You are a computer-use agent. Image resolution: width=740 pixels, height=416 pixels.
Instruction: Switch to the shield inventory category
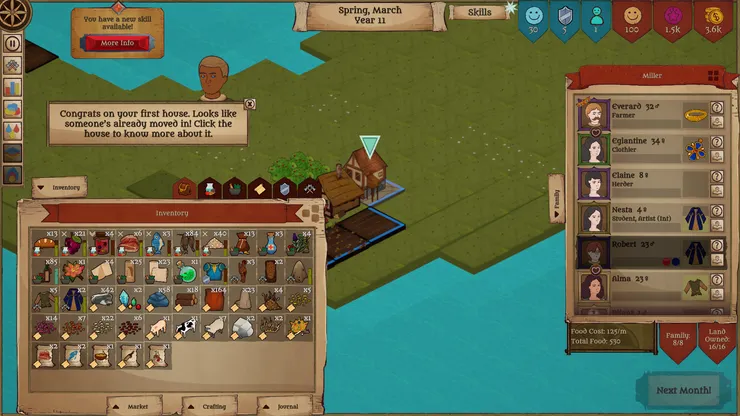point(284,188)
